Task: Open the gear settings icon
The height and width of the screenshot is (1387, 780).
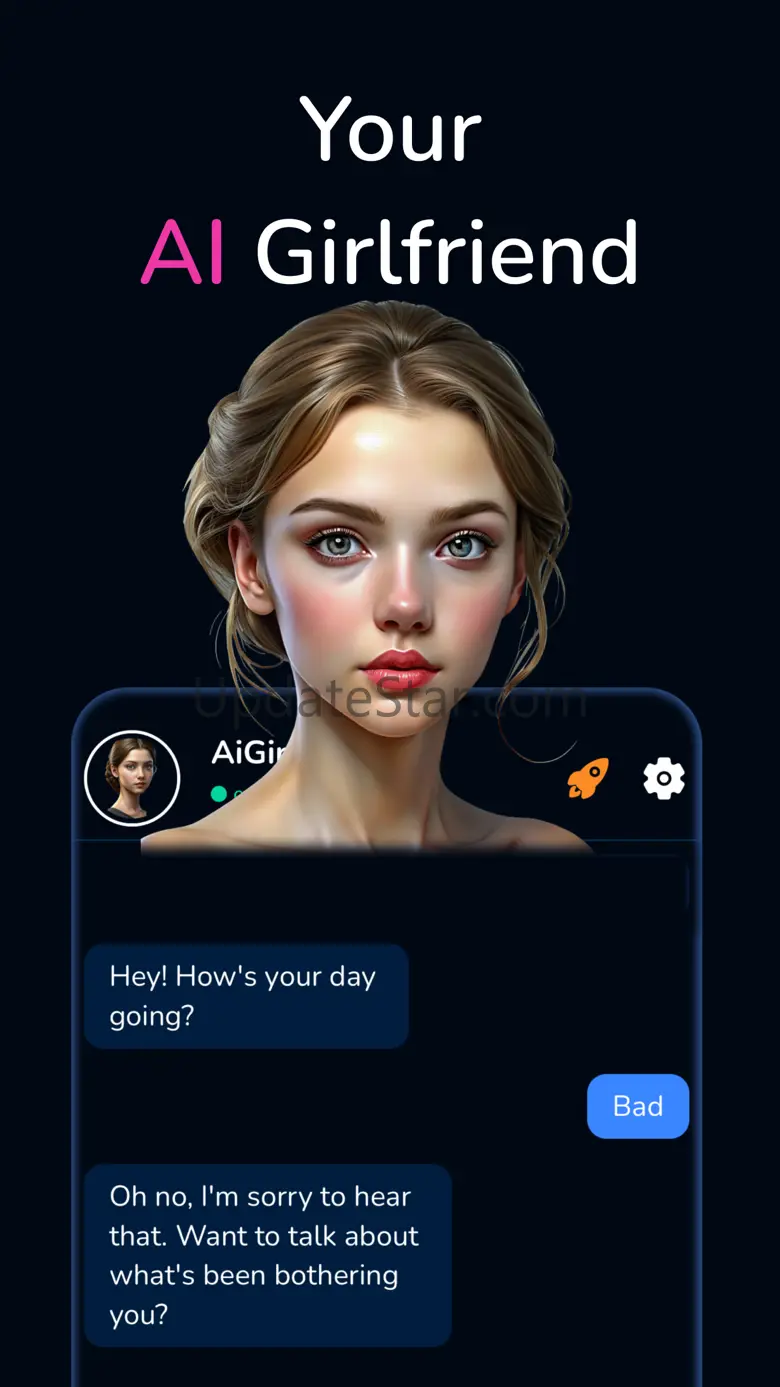Action: (664, 778)
